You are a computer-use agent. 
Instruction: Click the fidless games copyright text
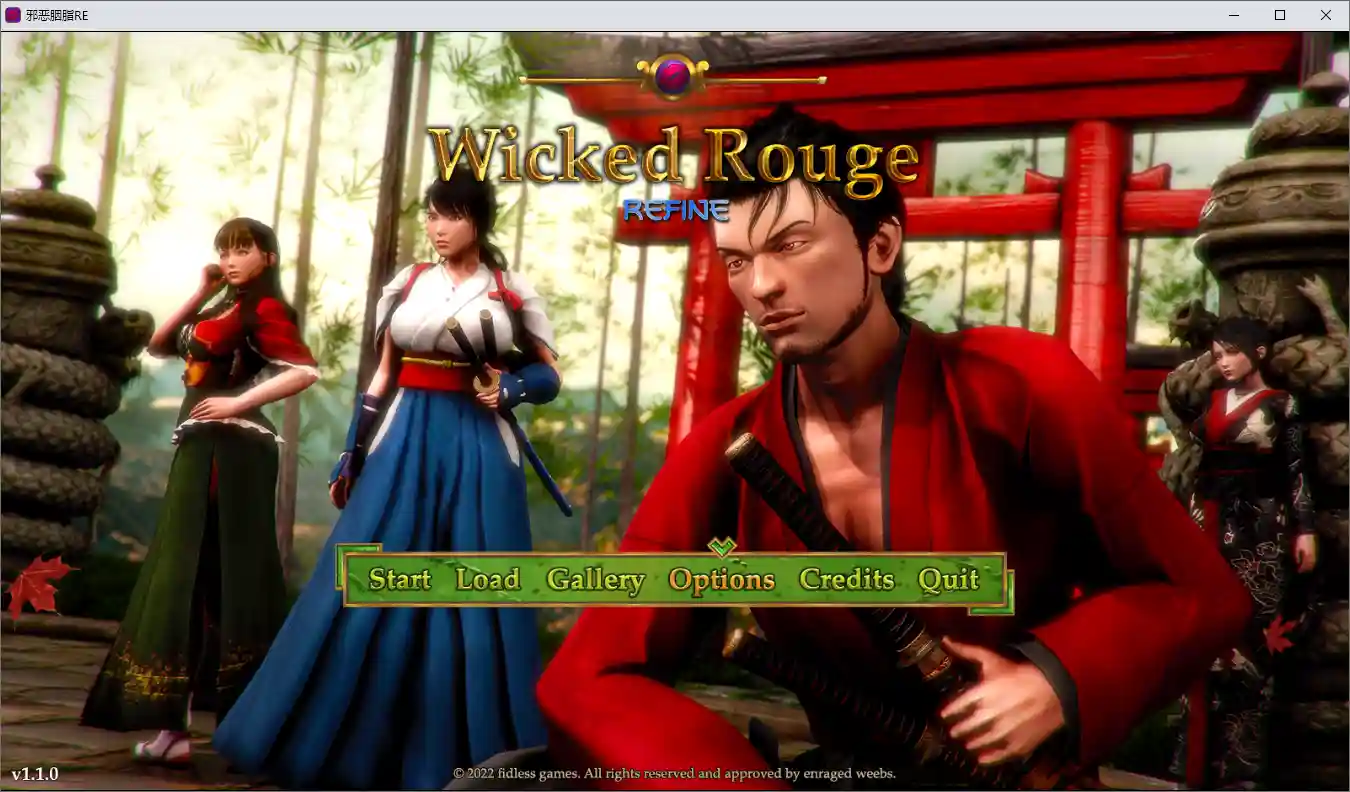[676, 773]
